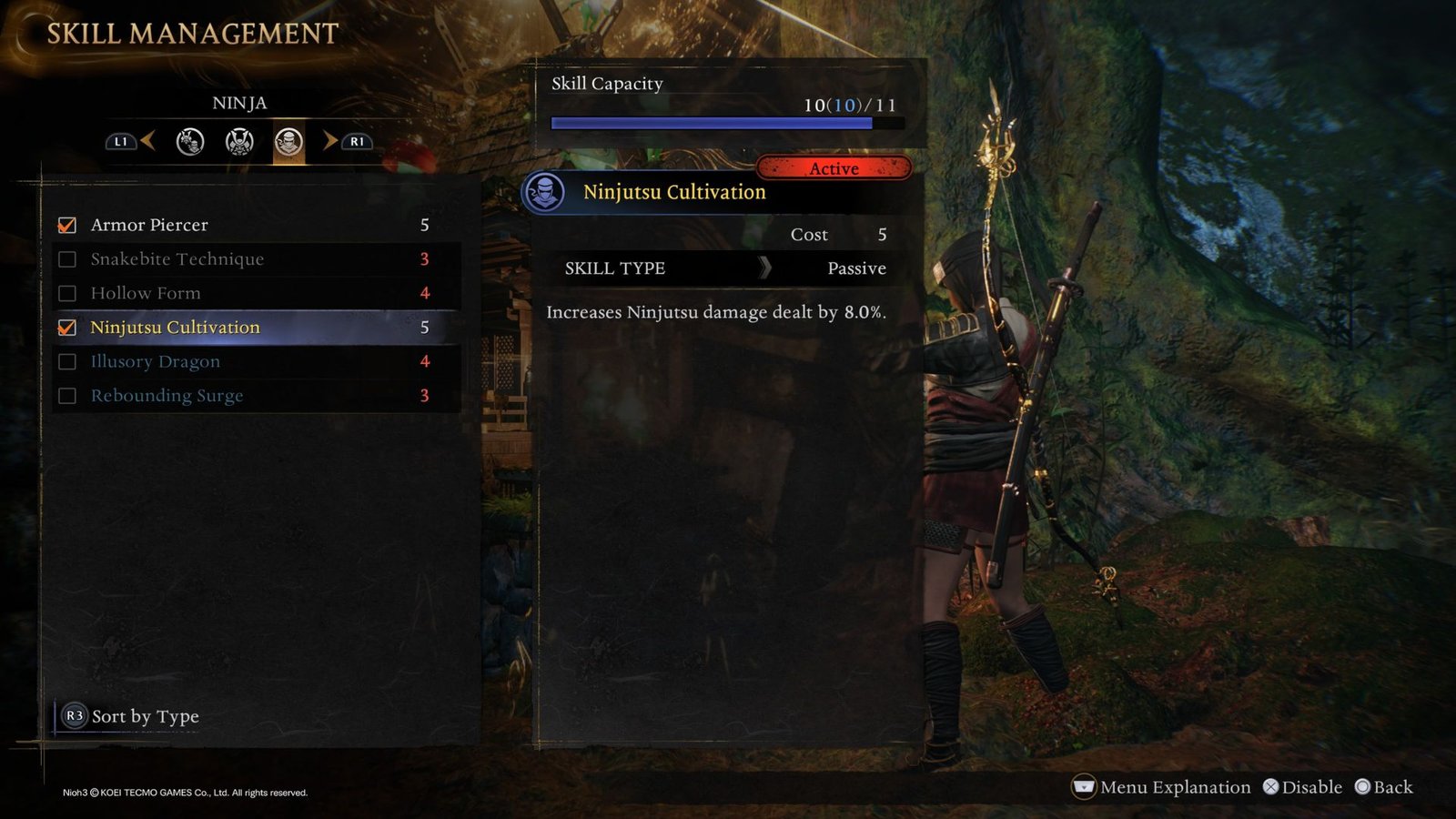The image size is (1456, 819).
Task: Enable the Snakebite Technique checkbox
Action: (x=67, y=258)
